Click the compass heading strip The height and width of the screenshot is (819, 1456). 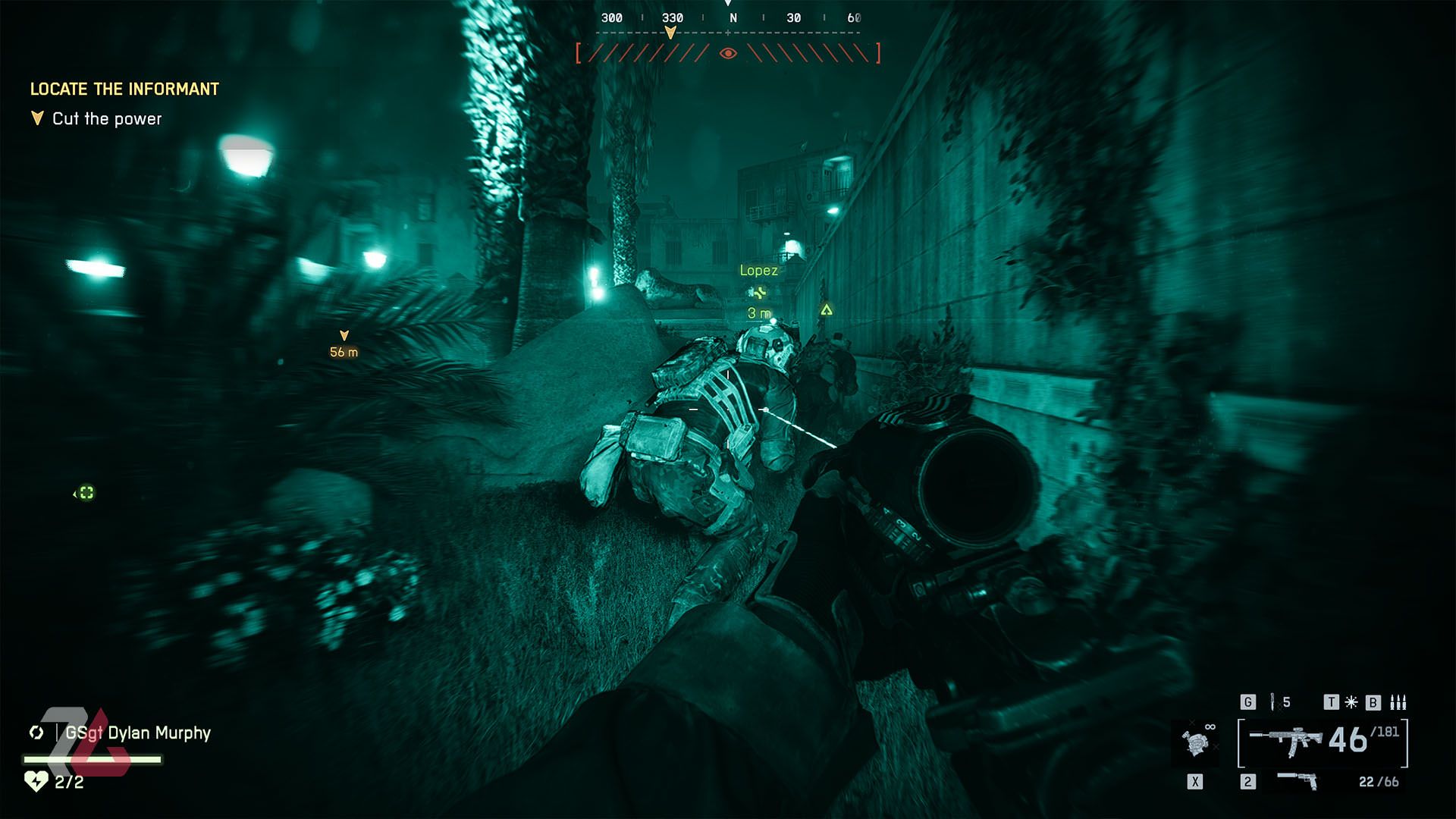[x=728, y=19]
